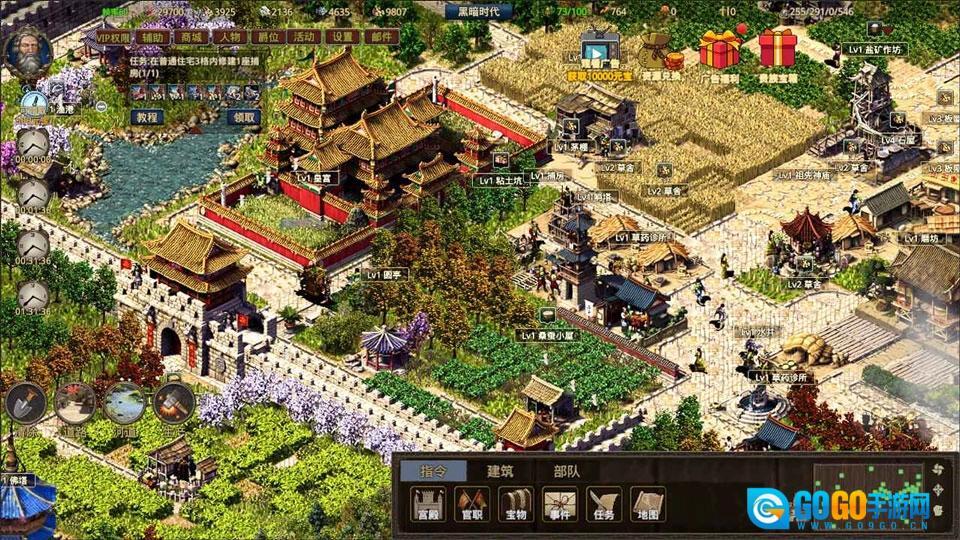Image resolution: width=960 pixels, height=540 pixels.
Task: Open the 宝物 treasures command
Action: (516, 504)
